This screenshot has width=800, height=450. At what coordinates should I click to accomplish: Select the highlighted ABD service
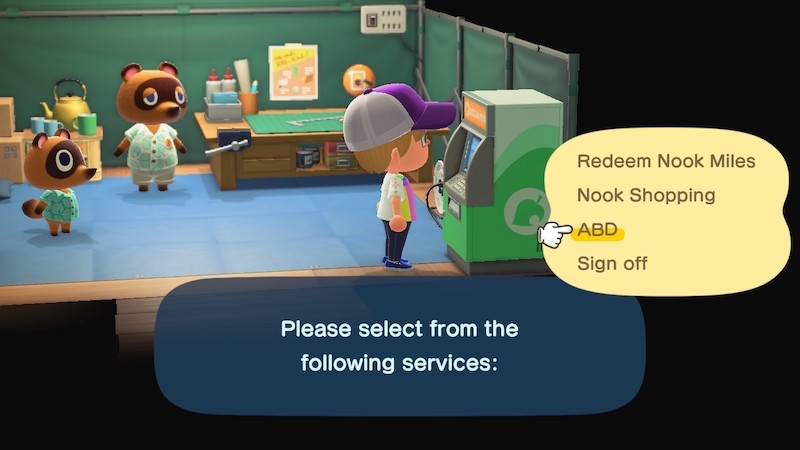click(x=598, y=230)
